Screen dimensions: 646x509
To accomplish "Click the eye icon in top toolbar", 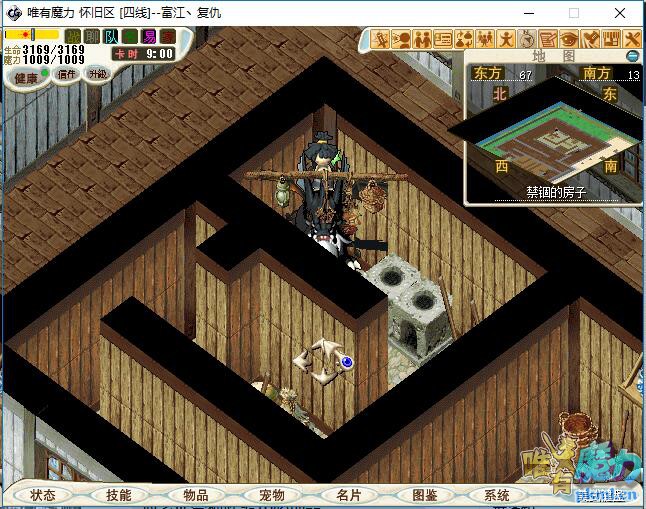I will click(x=568, y=39).
